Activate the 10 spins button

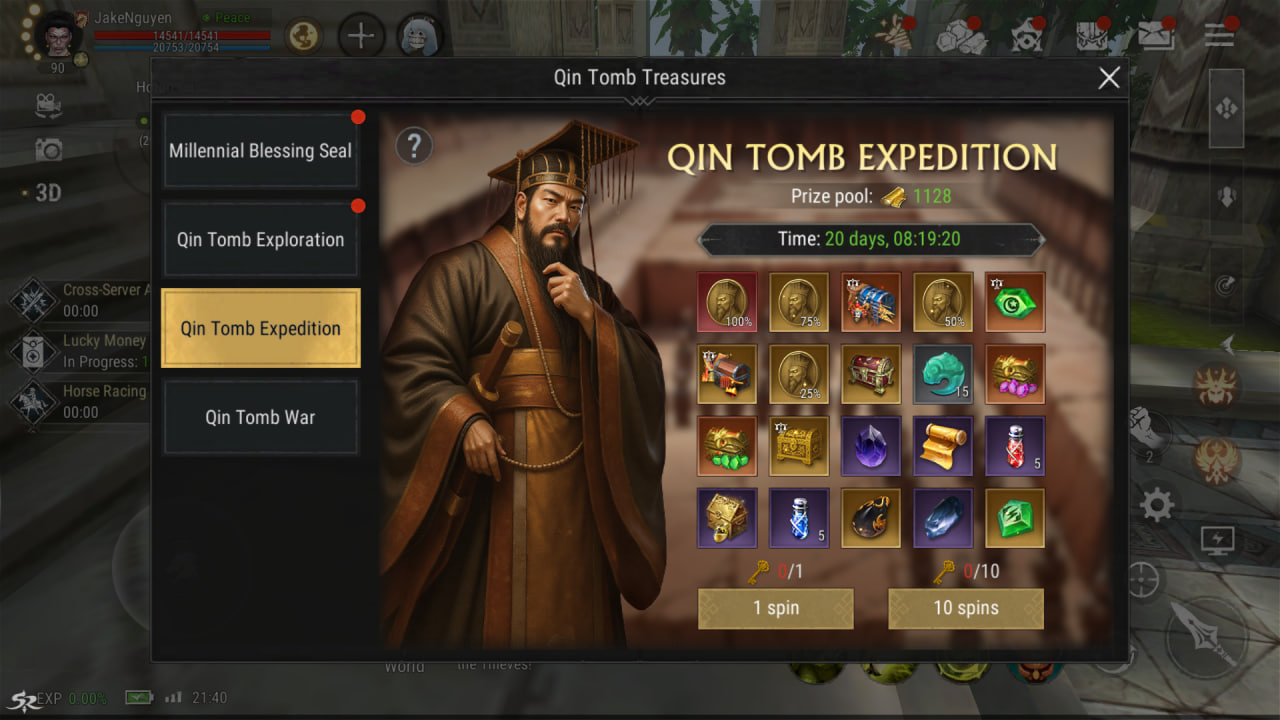click(965, 608)
